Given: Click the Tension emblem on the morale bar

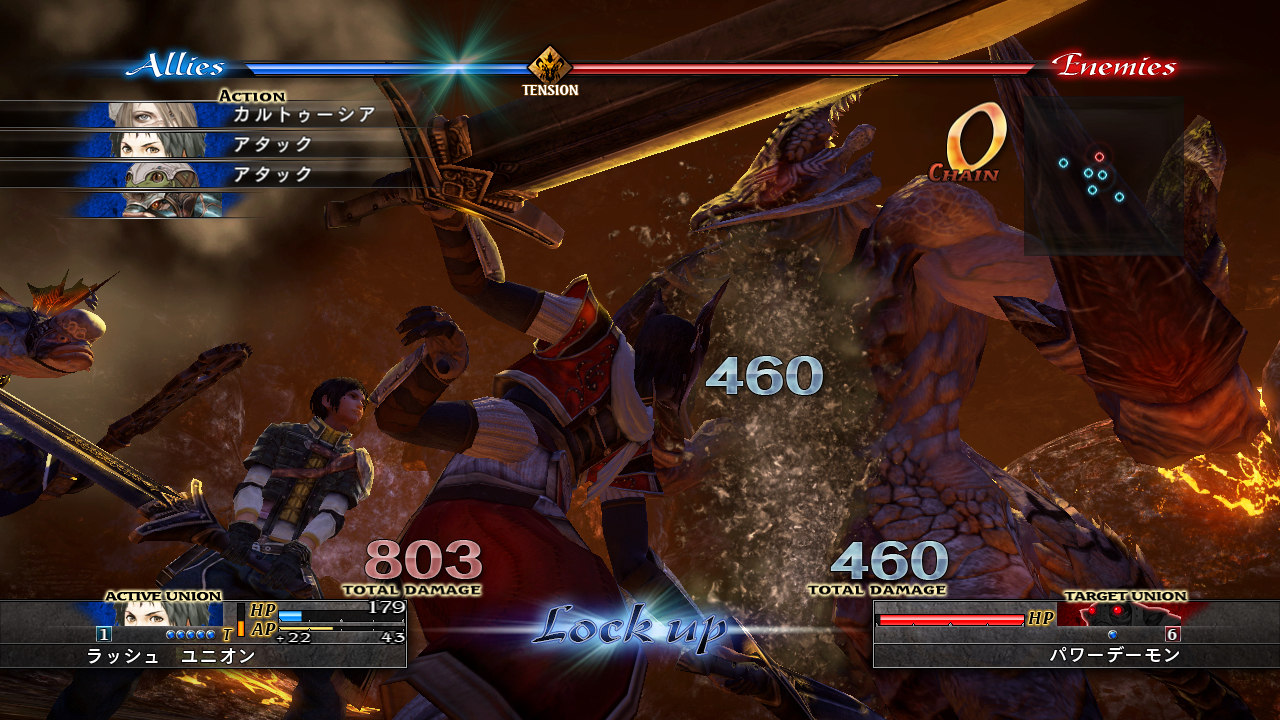Looking at the screenshot, I should [x=549, y=66].
